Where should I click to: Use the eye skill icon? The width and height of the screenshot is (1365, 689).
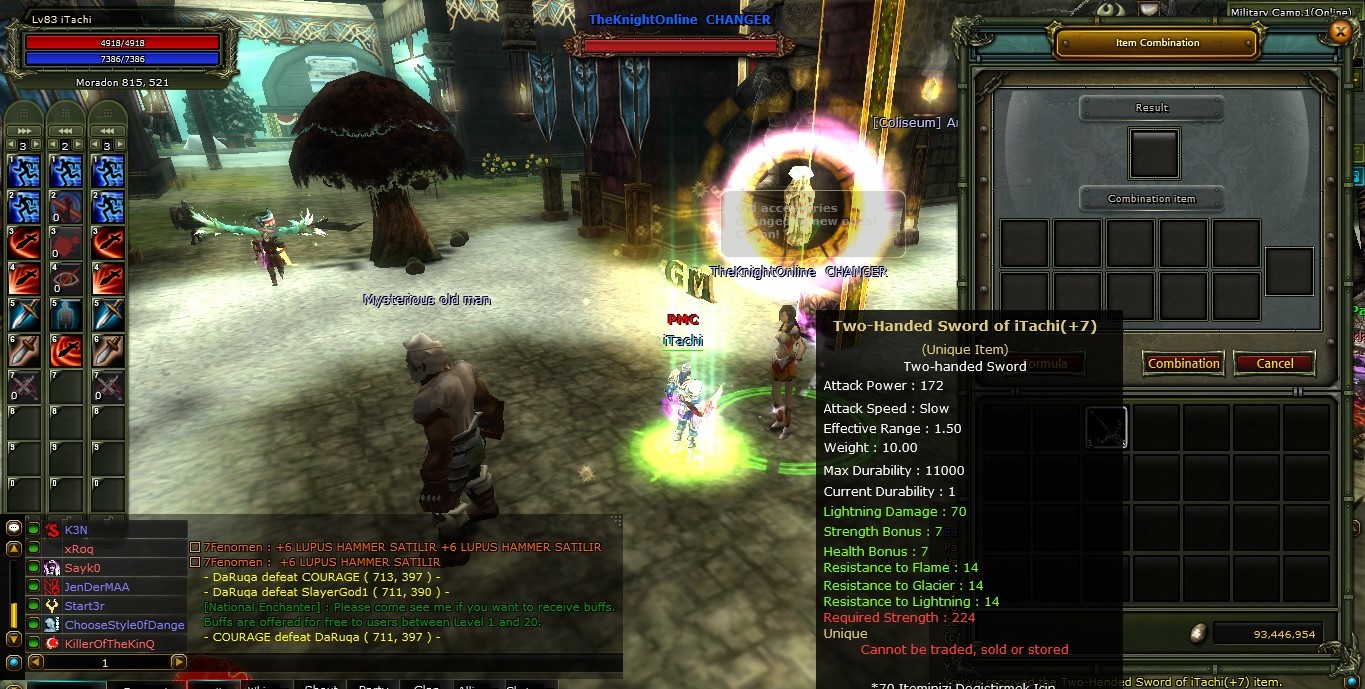click(x=66, y=280)
